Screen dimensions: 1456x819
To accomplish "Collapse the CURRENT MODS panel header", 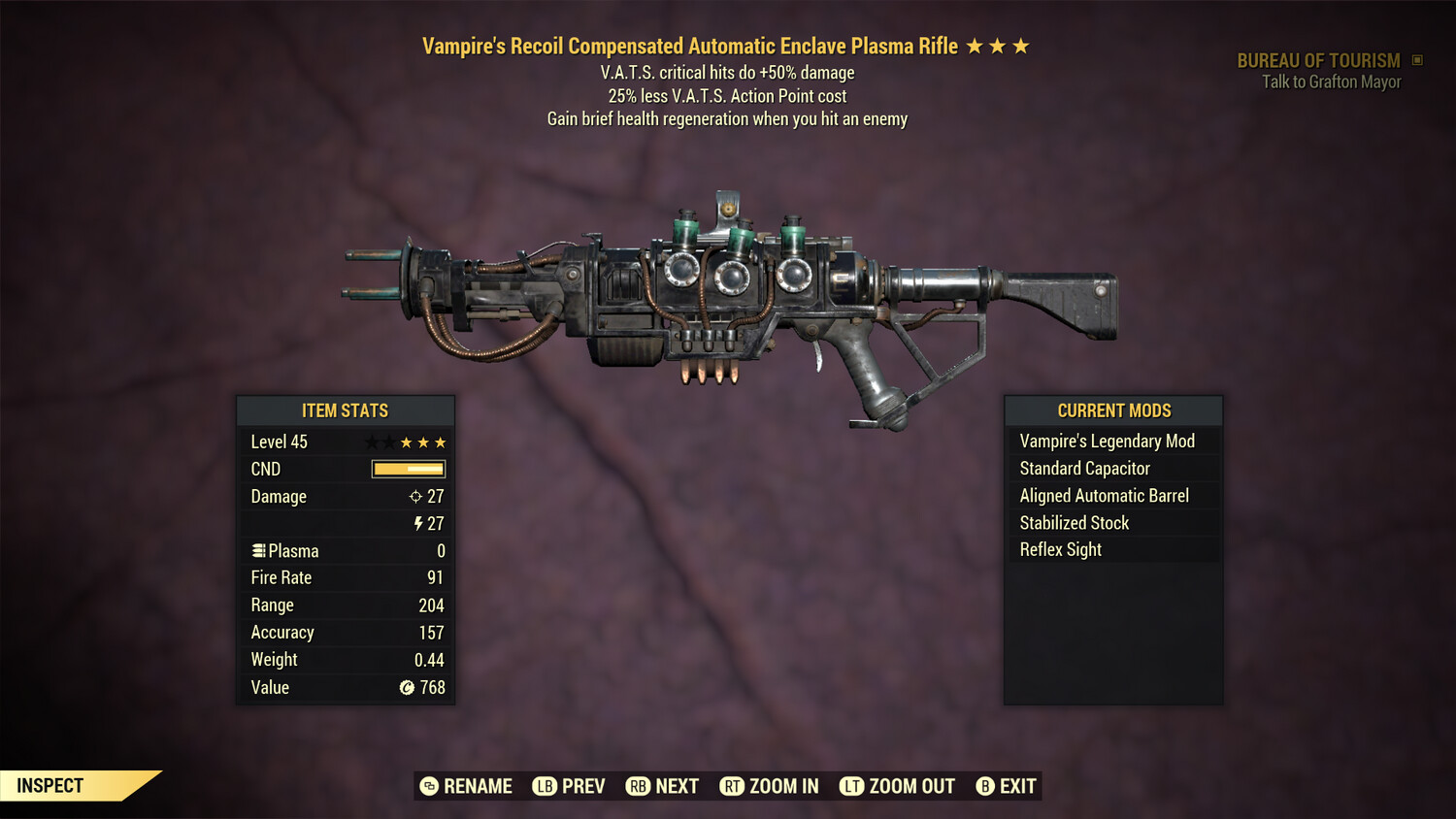I will coord(1113,410).
